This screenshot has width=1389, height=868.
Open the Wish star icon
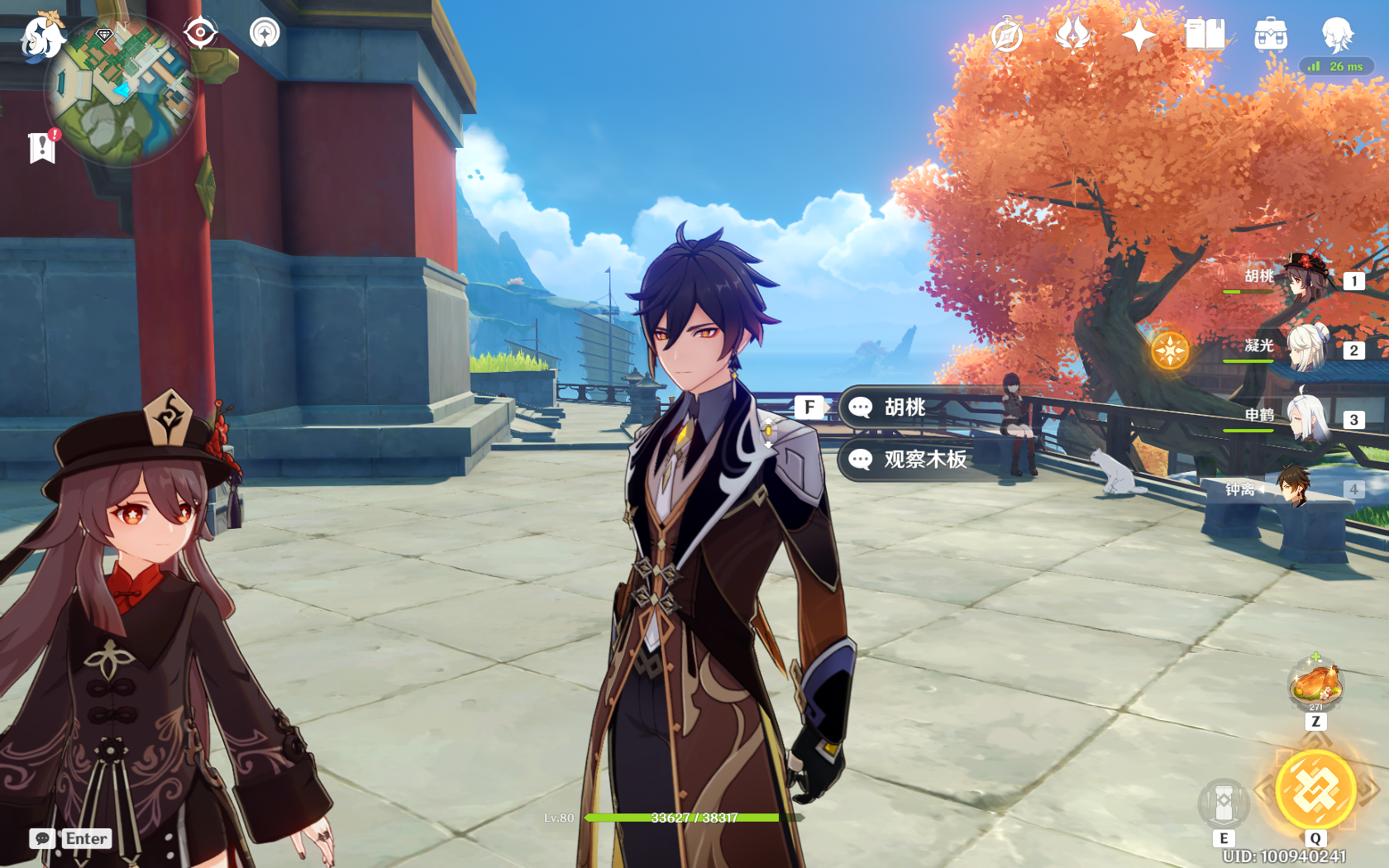[x=1138, y=36]
